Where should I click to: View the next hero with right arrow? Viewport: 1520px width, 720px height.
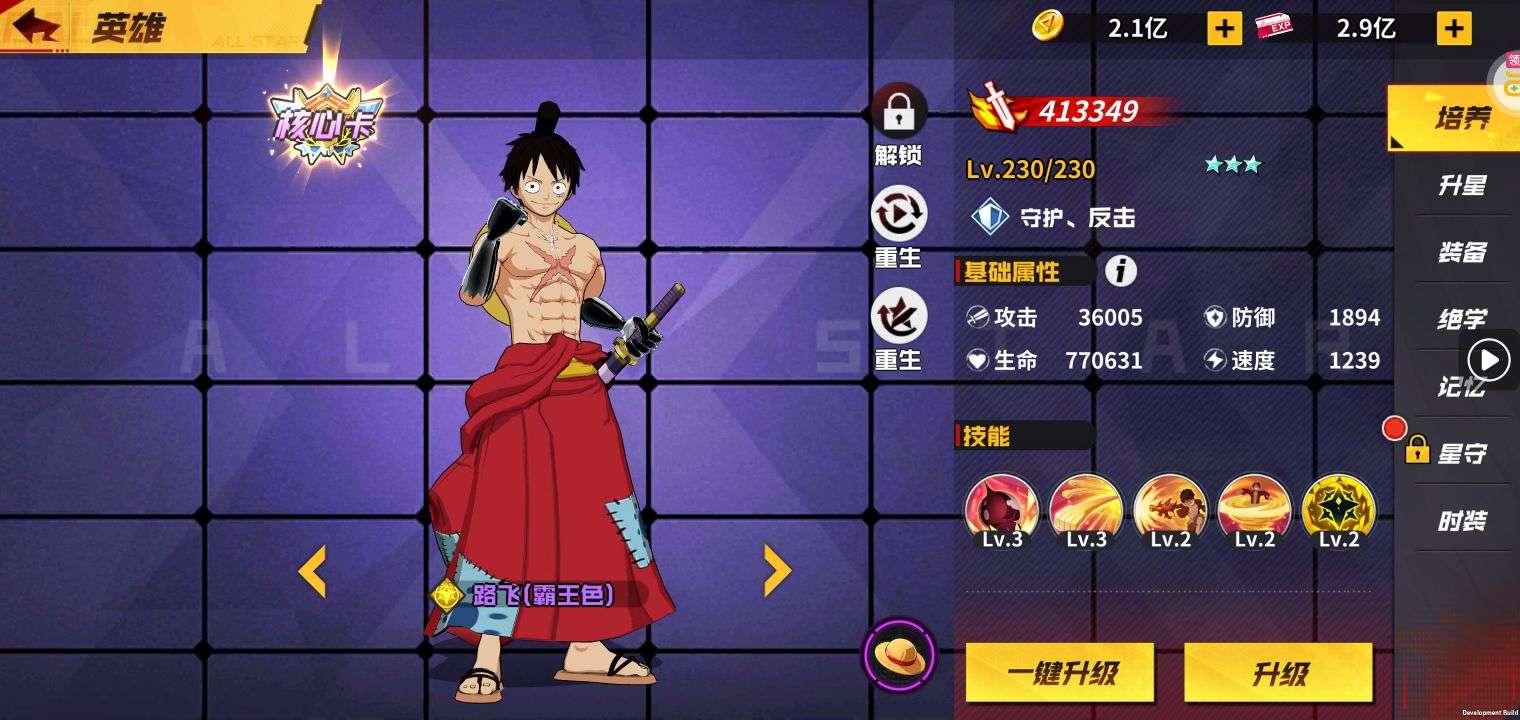777,571
